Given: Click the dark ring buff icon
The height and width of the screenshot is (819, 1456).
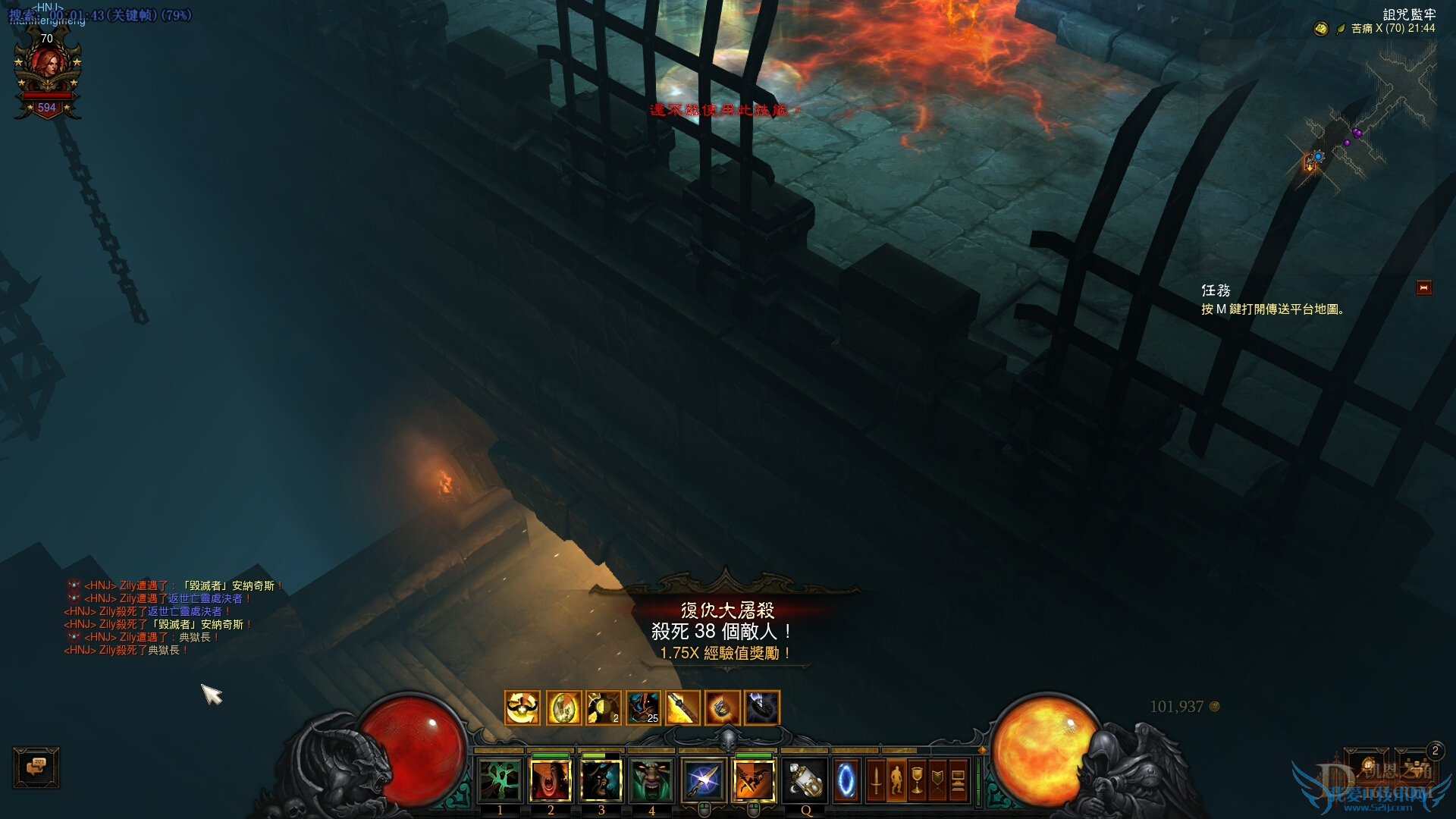Looking at the screenshot, I should 762,708.
